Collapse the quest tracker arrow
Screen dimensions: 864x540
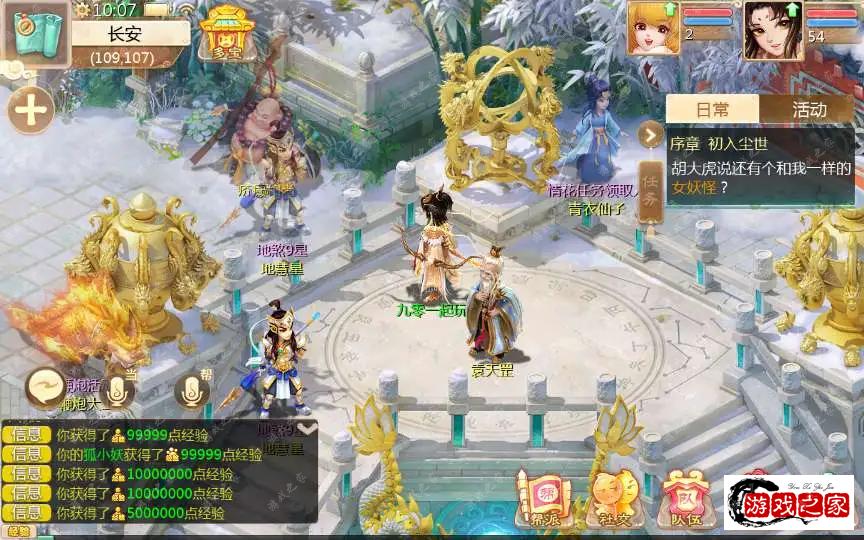coord(652,134)
